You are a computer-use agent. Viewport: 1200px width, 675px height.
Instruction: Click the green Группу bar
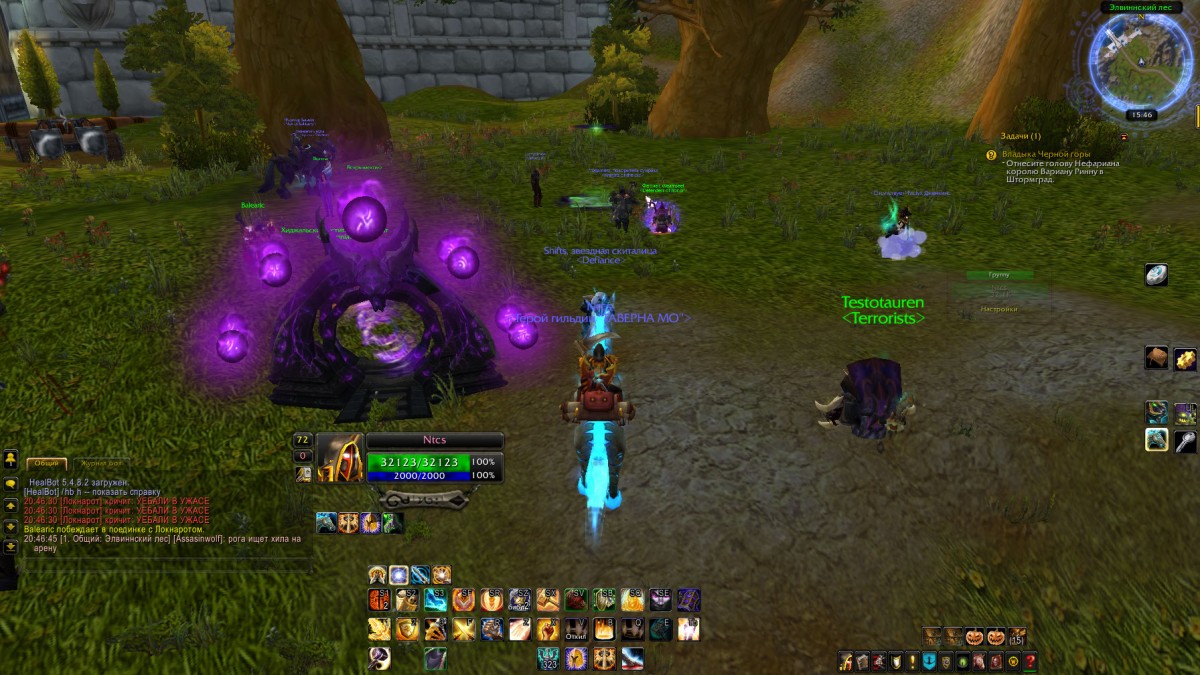[999, 274]
